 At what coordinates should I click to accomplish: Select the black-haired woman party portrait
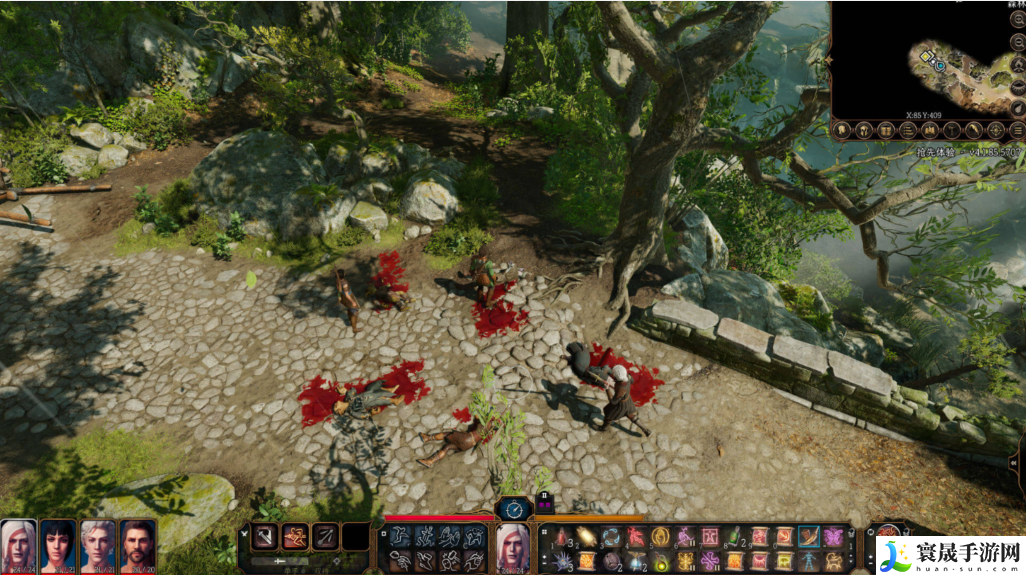58,544
